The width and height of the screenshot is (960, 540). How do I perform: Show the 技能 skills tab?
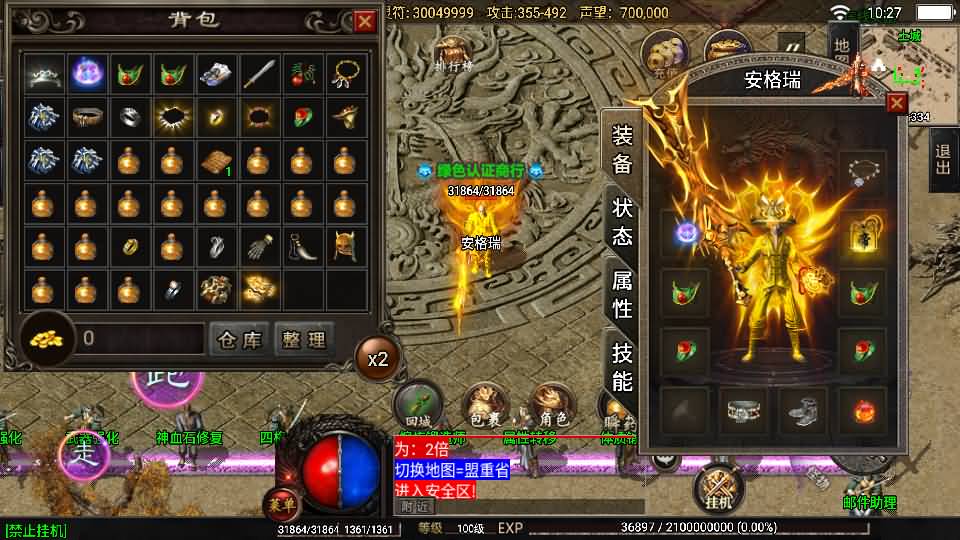tap(622, 366)
